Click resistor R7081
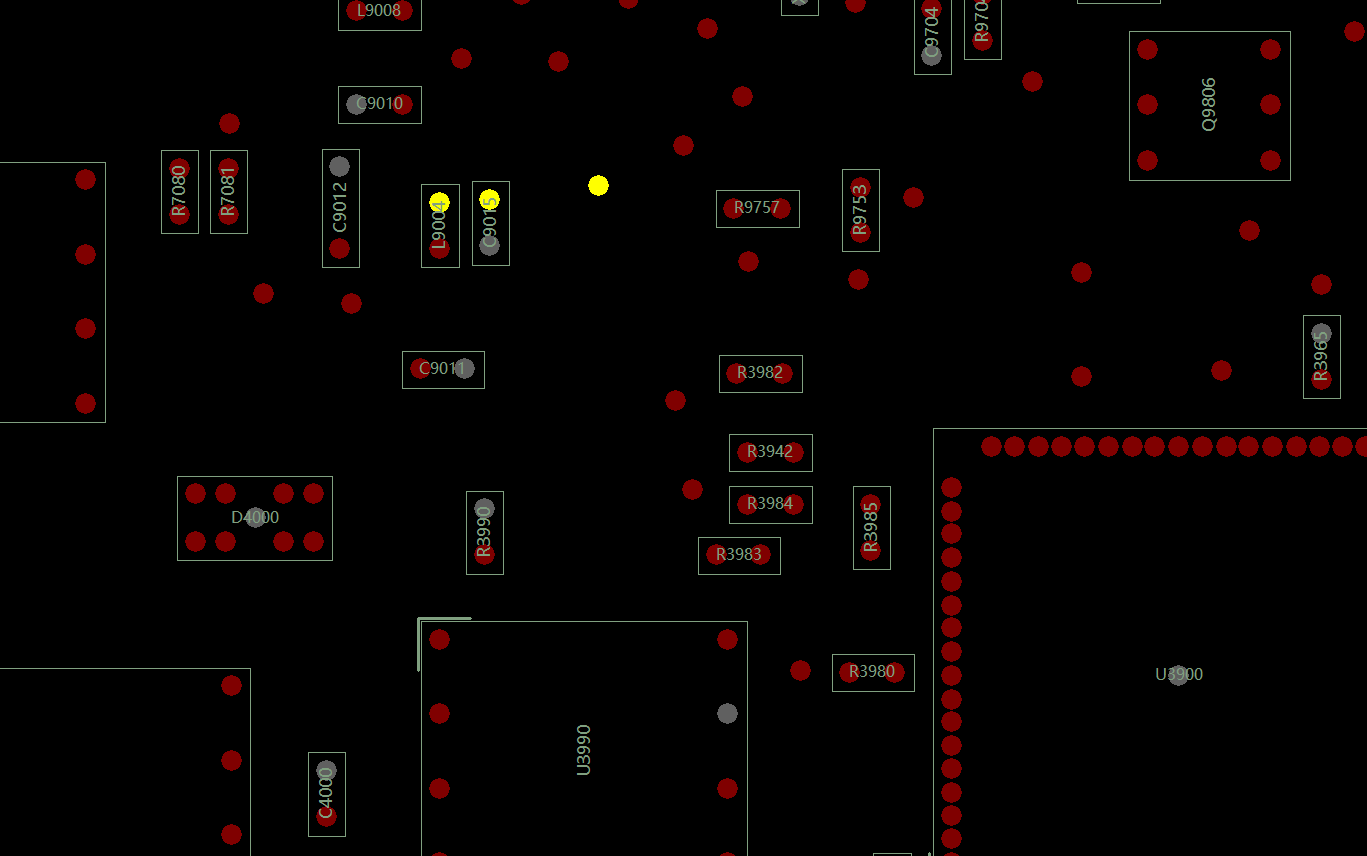Viewport: 1367px width, 856px height. [x=228, y=191]
